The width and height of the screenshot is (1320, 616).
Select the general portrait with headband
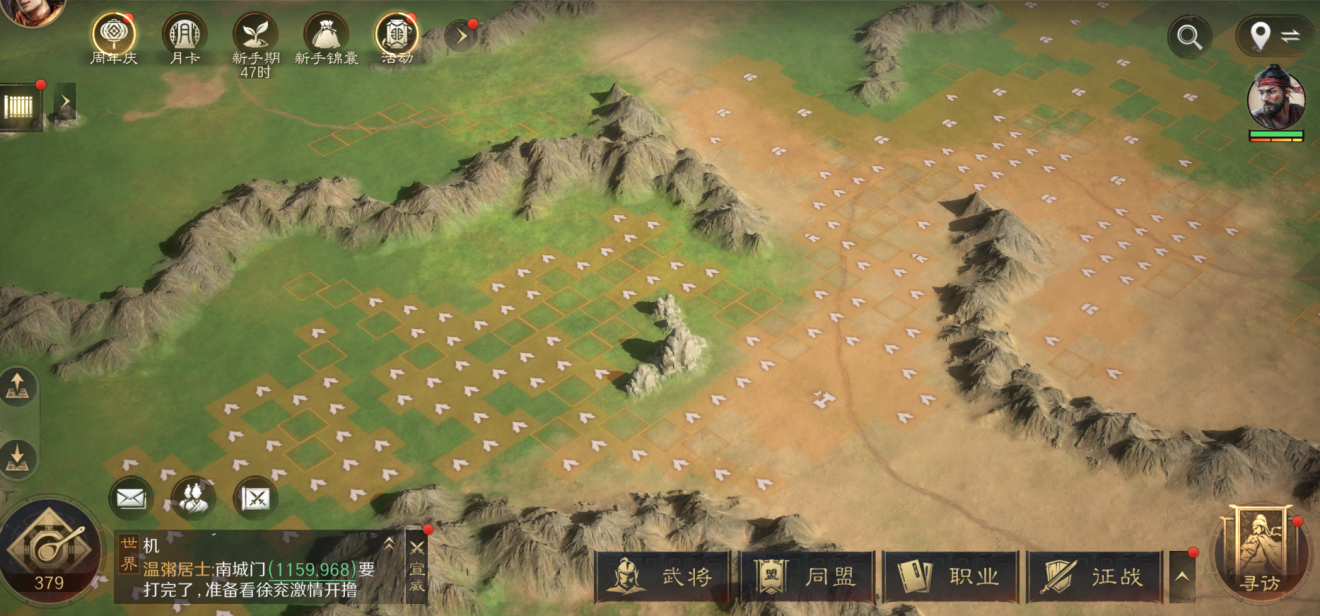point(1276,98)
